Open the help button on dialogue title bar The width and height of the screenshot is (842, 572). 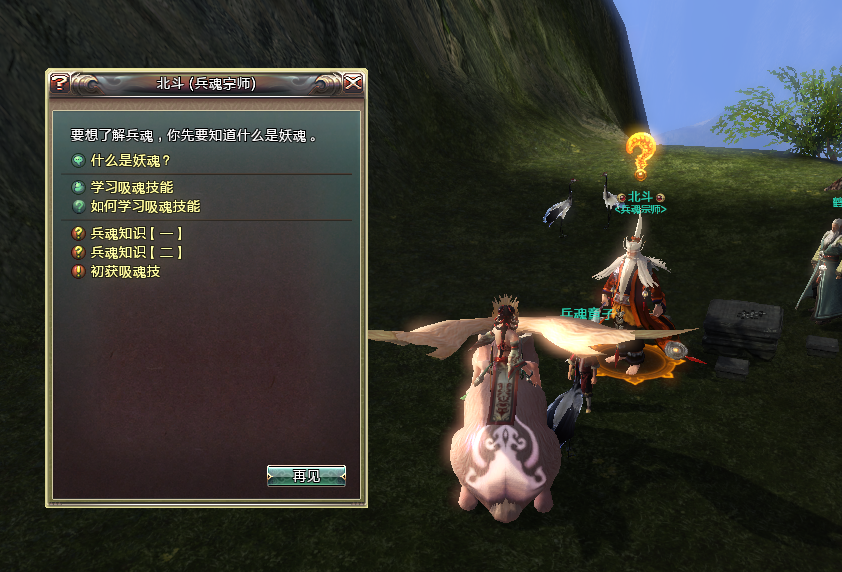[60, 83]
